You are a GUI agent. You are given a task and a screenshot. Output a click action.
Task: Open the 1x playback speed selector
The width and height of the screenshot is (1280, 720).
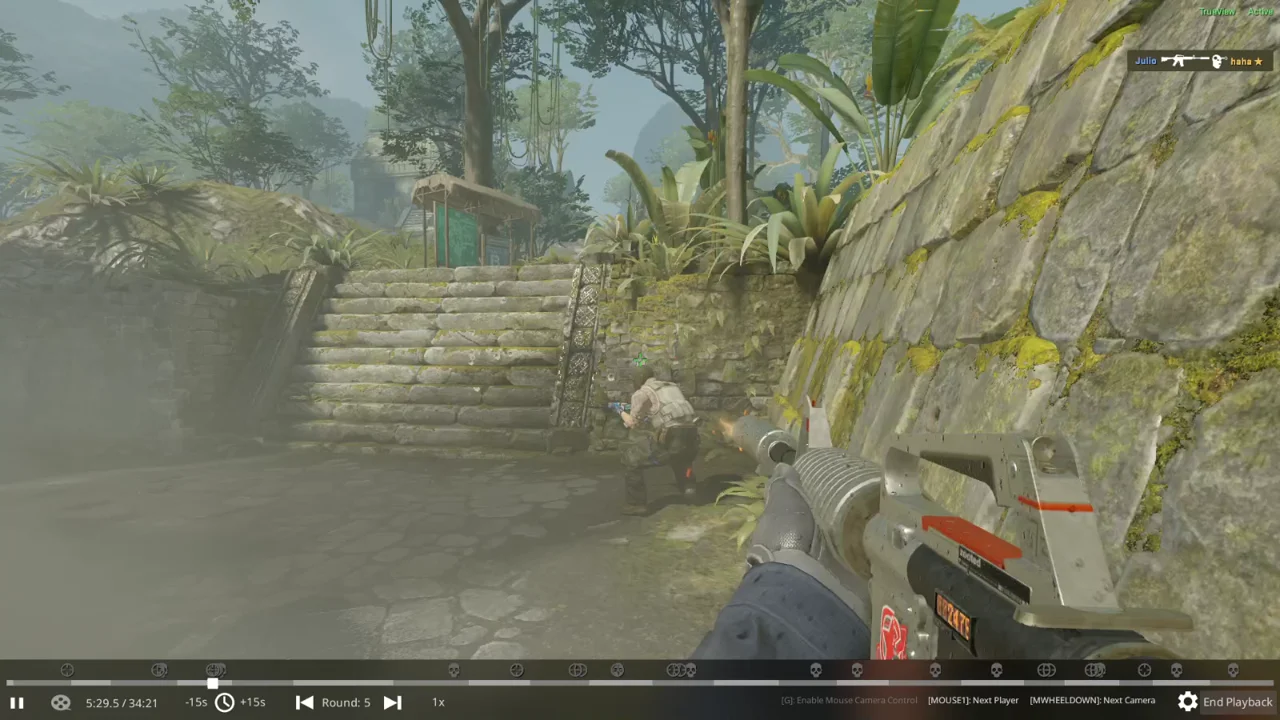point(438,702)
